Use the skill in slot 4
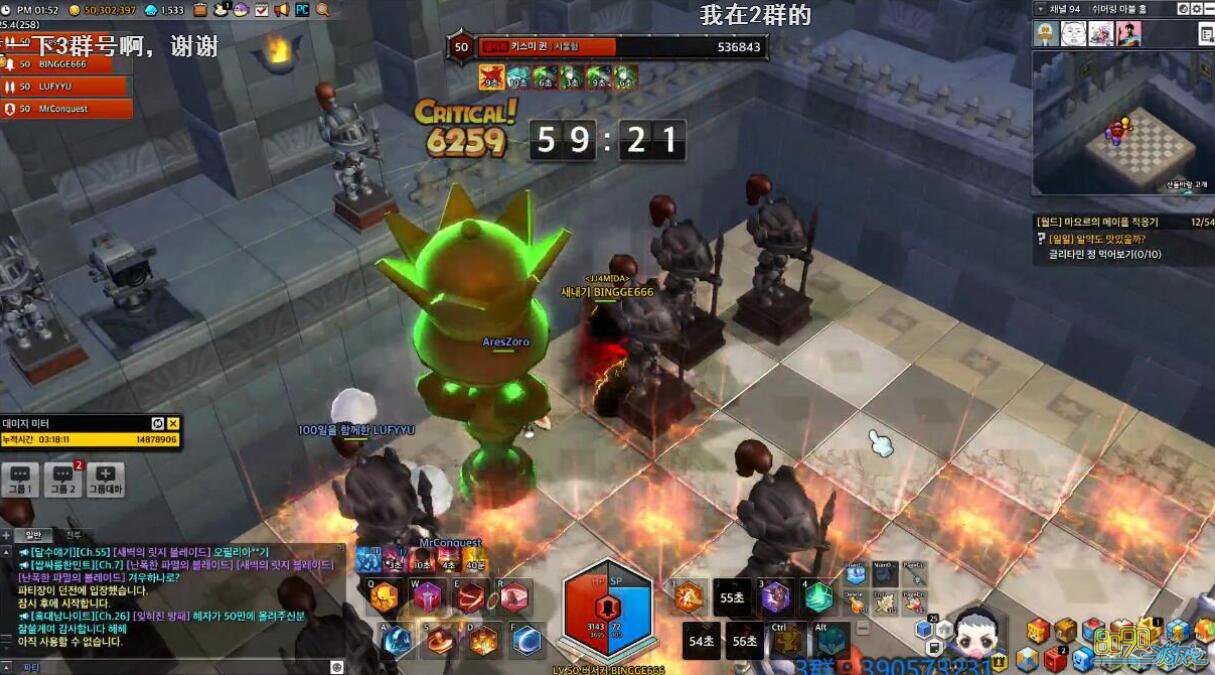 point(818,597)
